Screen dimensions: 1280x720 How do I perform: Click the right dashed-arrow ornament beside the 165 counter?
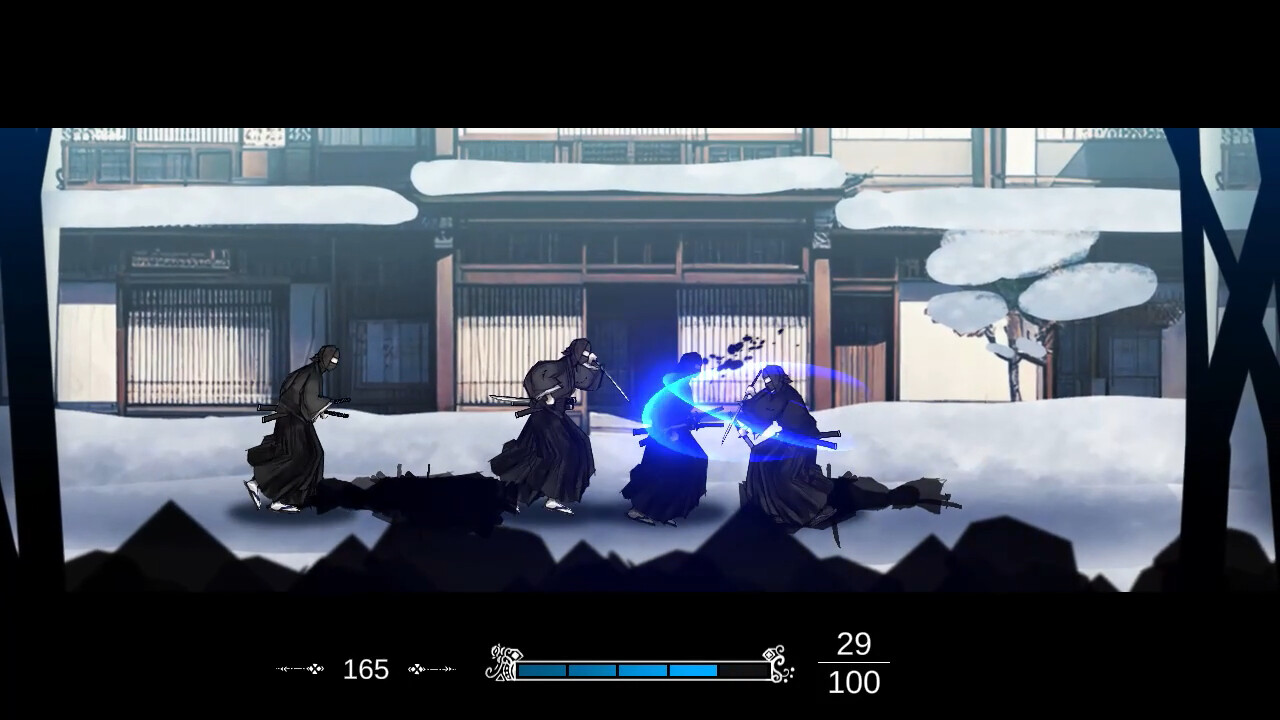(x=430, y=670)
